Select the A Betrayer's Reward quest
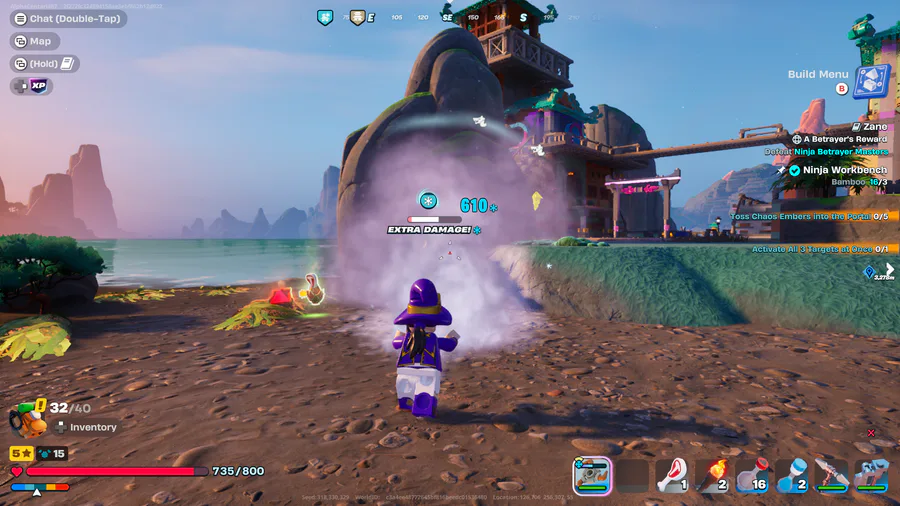Viewport: 900px width, 506px height. [x=839, y=139]
